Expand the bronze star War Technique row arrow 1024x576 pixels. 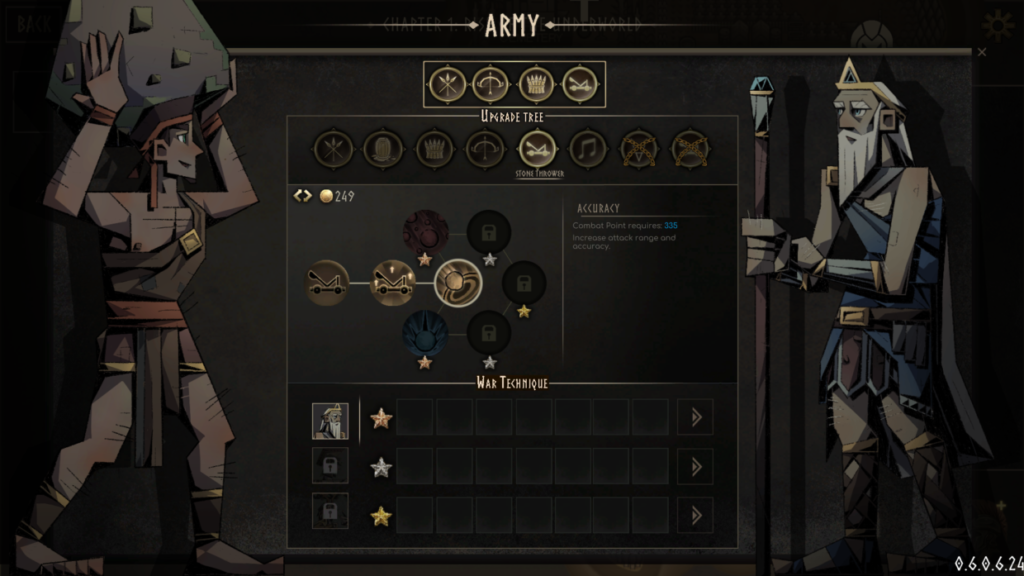click(695, 418)
